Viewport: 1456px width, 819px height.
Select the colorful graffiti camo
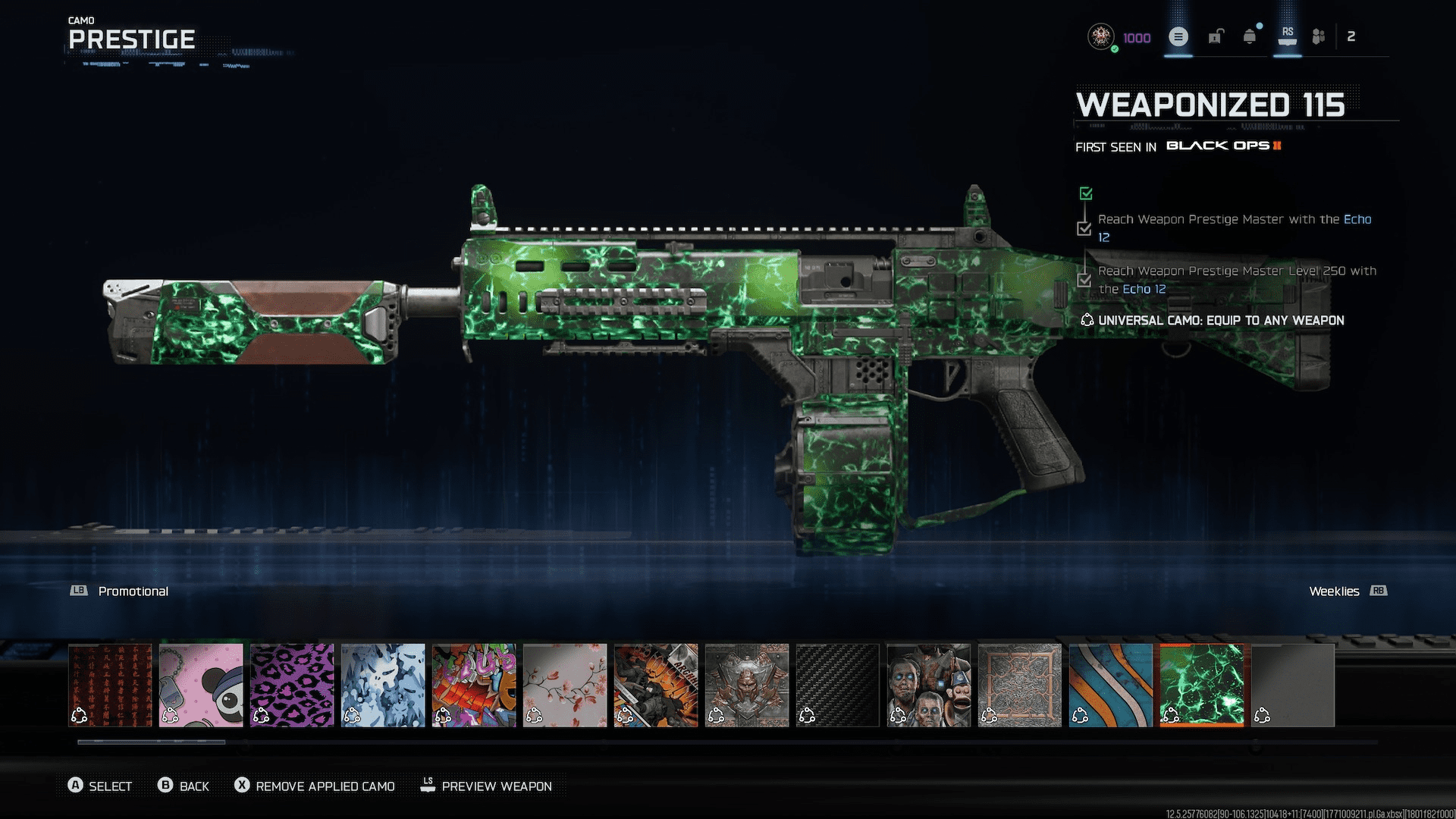coord(474,685)
